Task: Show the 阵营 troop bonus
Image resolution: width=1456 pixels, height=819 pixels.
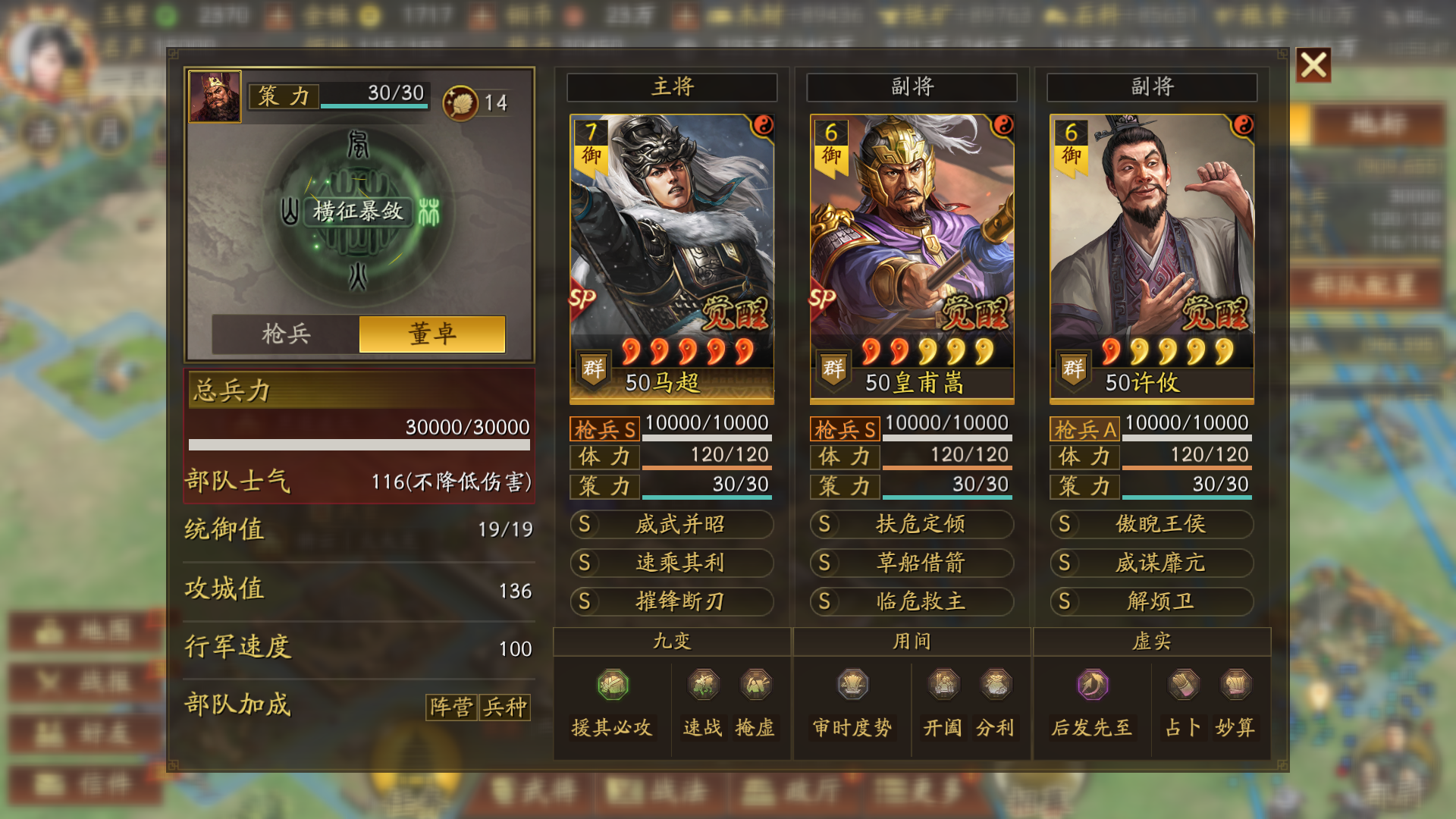Action: (x=451, y=708)
